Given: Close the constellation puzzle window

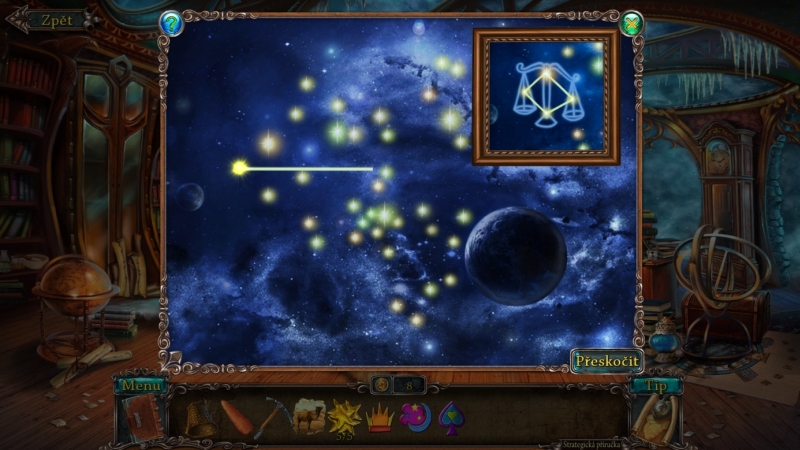Looking at the screenshot, I should (631, 23).
